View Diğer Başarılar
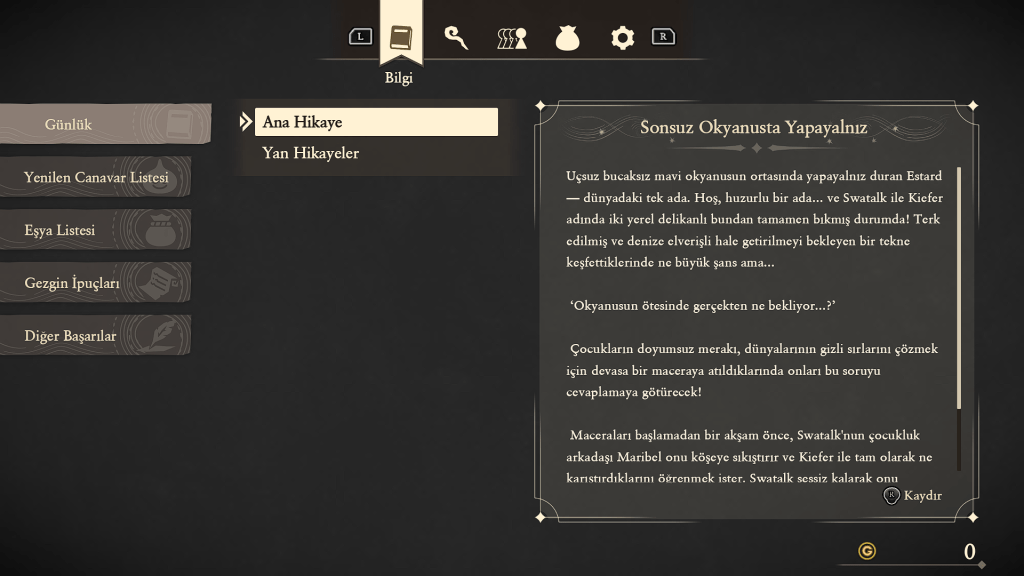The image size is (1024, 576). [x=94, y=336]
